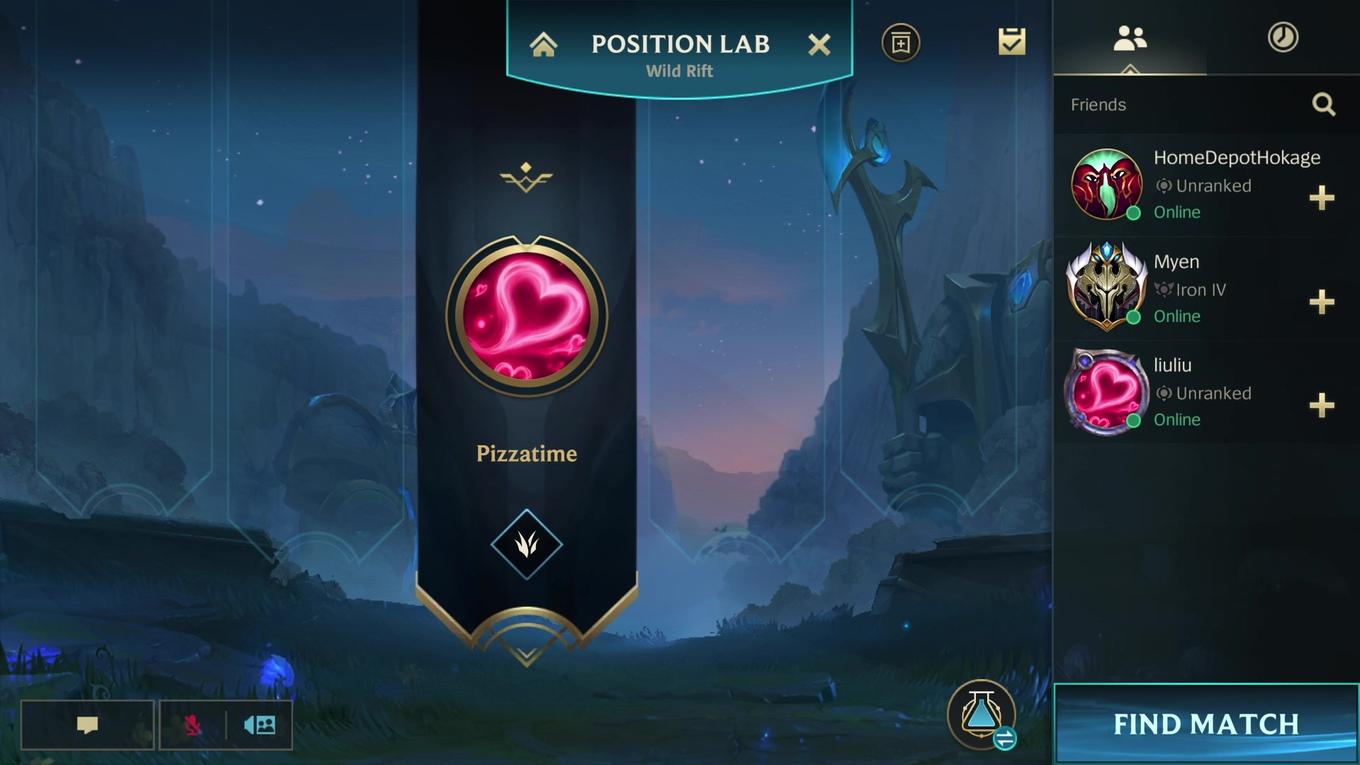1360x765 pixels.
Task: Invite HomeDepotHokage to the party
Action: tap(1322, 198)
